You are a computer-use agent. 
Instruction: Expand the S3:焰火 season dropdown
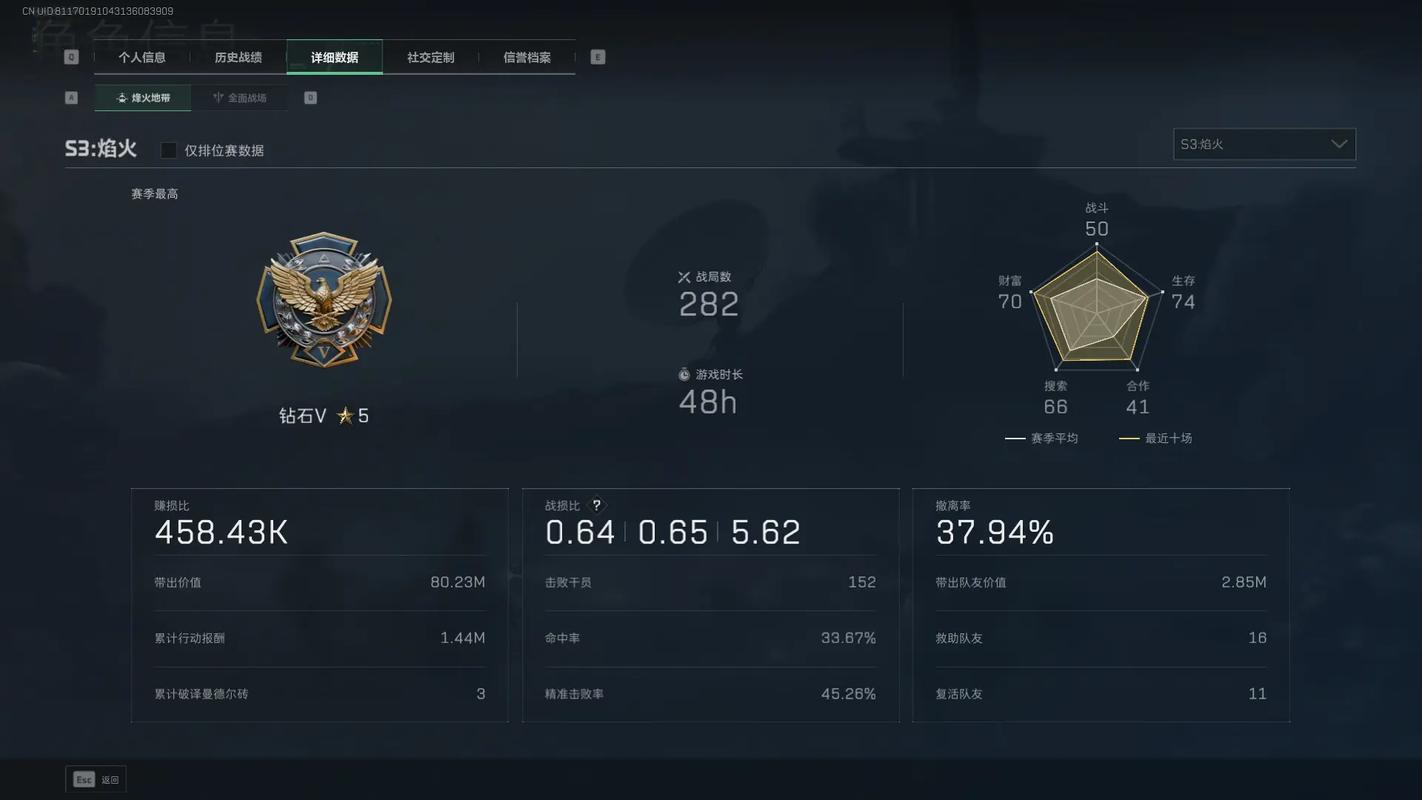click(x=1264, y=144)
